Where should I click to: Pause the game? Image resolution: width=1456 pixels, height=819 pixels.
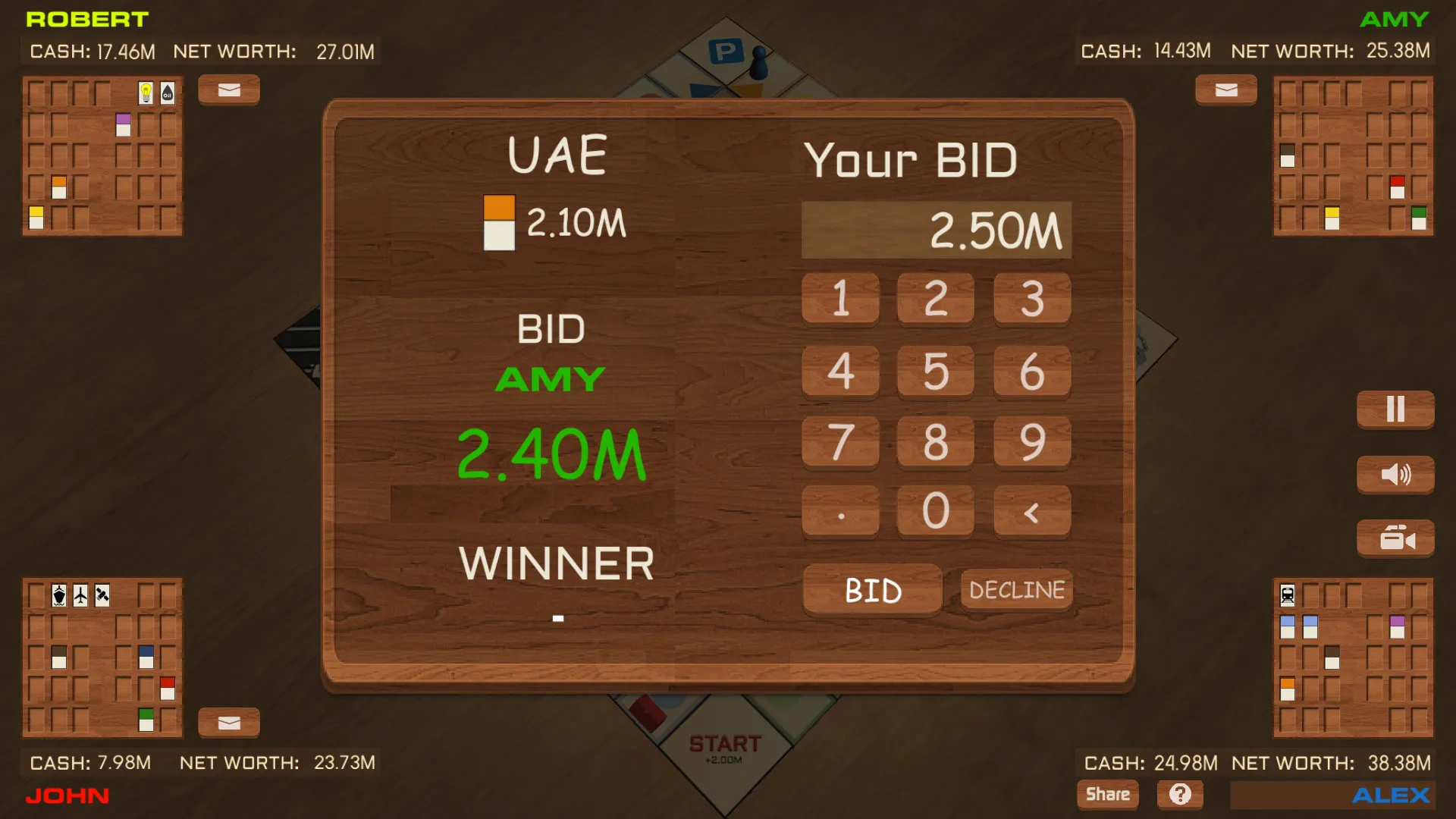point(1395,409)
